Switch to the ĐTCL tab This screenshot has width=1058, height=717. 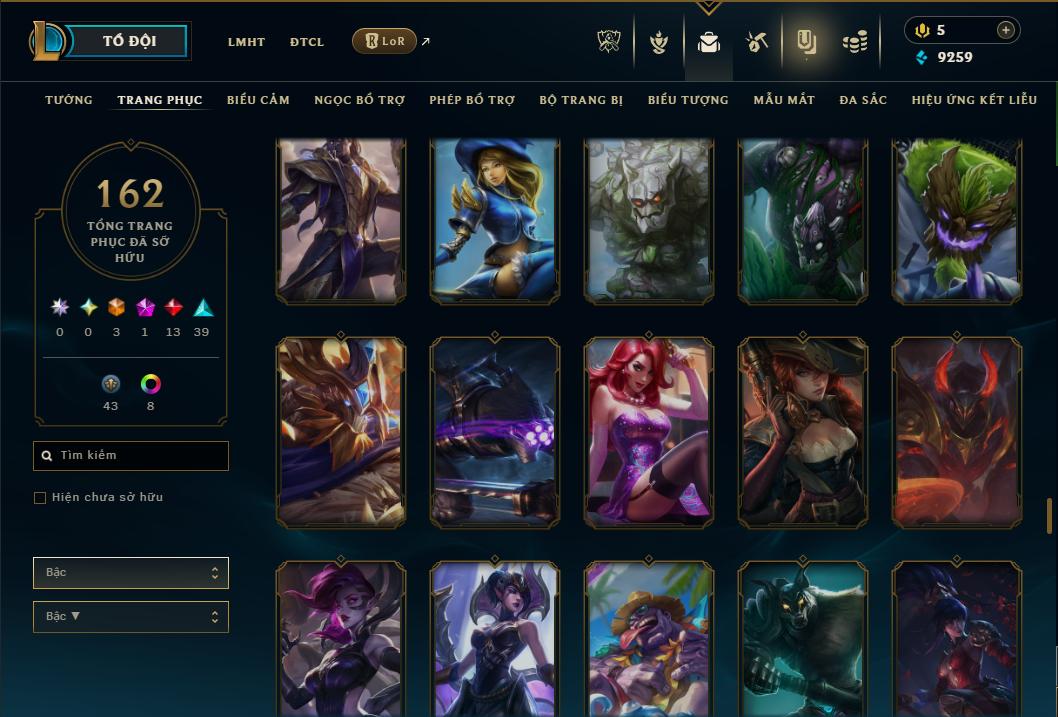(306, 42)
